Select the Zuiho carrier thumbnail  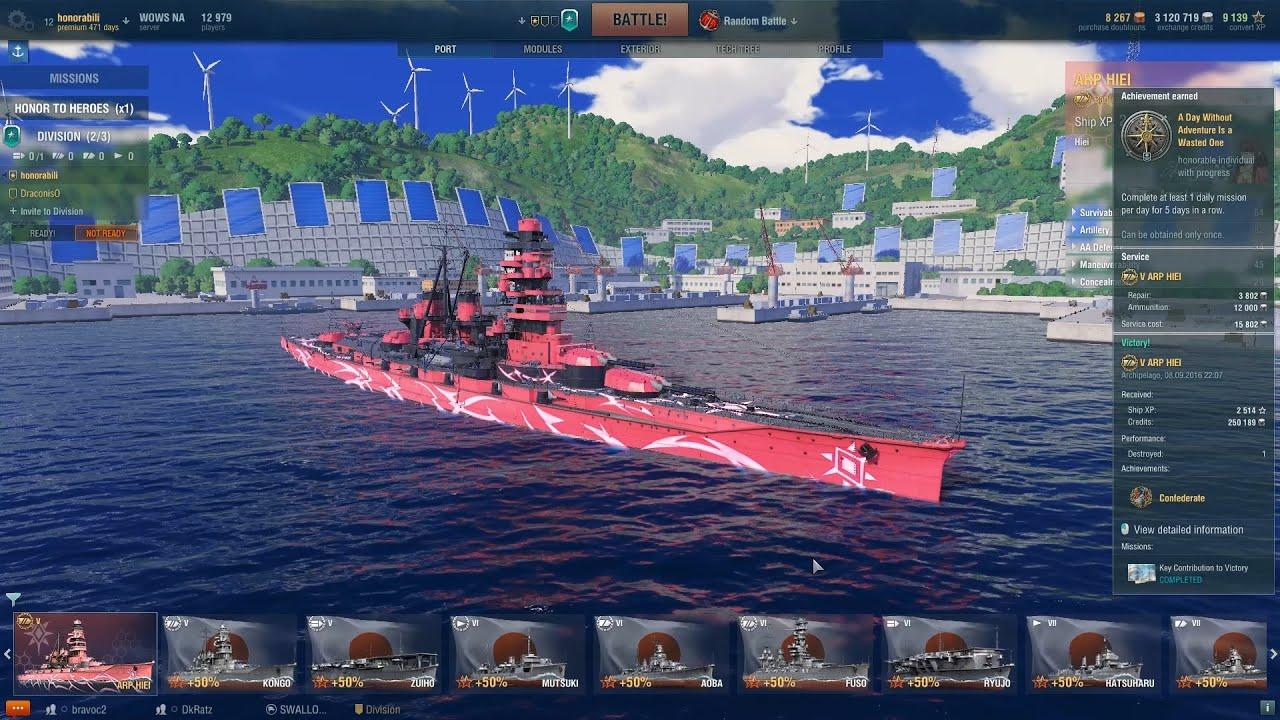374,651
